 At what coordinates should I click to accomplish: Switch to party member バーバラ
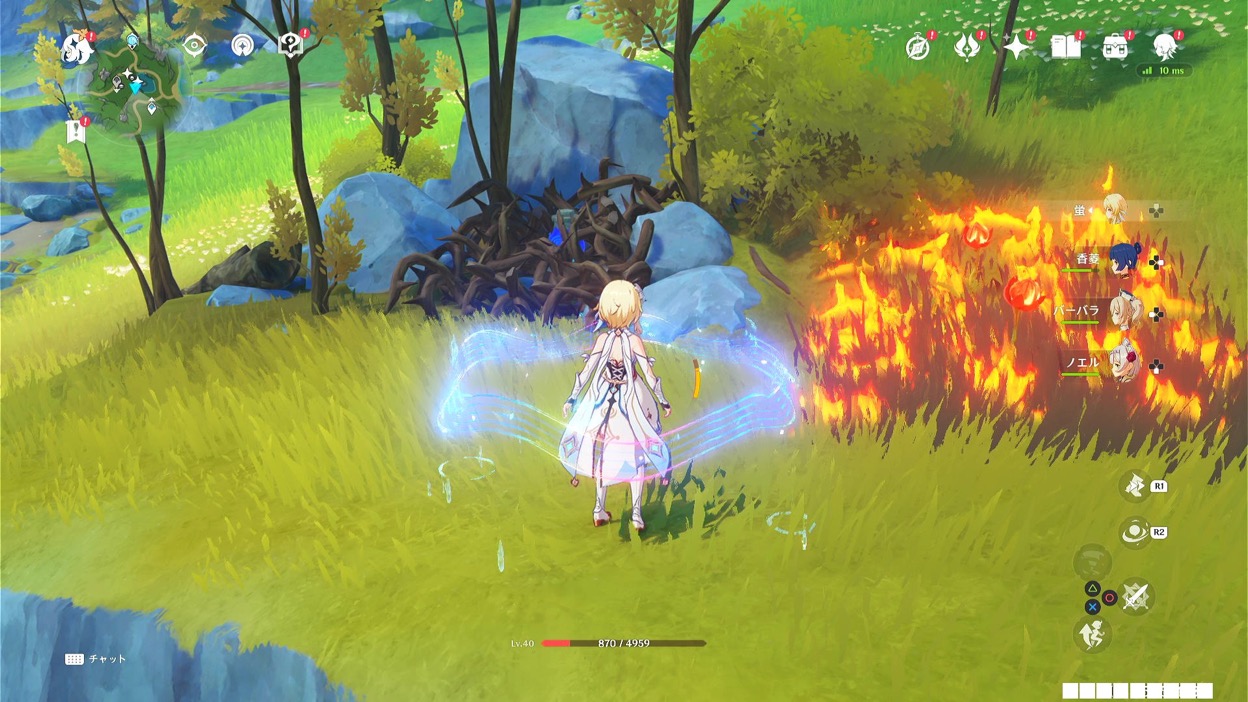point(1121,313)
